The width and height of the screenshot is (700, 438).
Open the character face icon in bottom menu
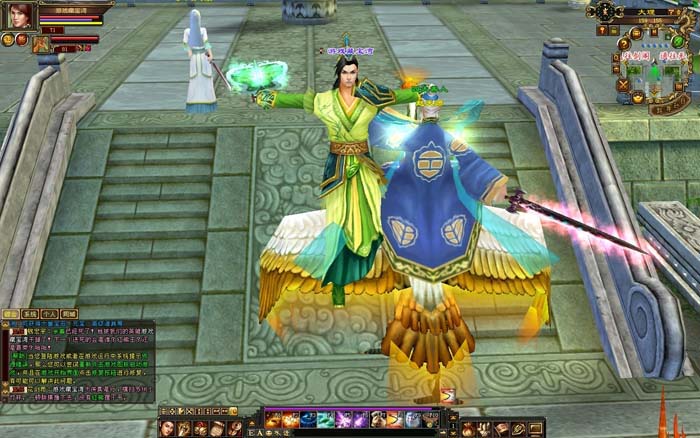pyautogui.click(x=168, y=428)
